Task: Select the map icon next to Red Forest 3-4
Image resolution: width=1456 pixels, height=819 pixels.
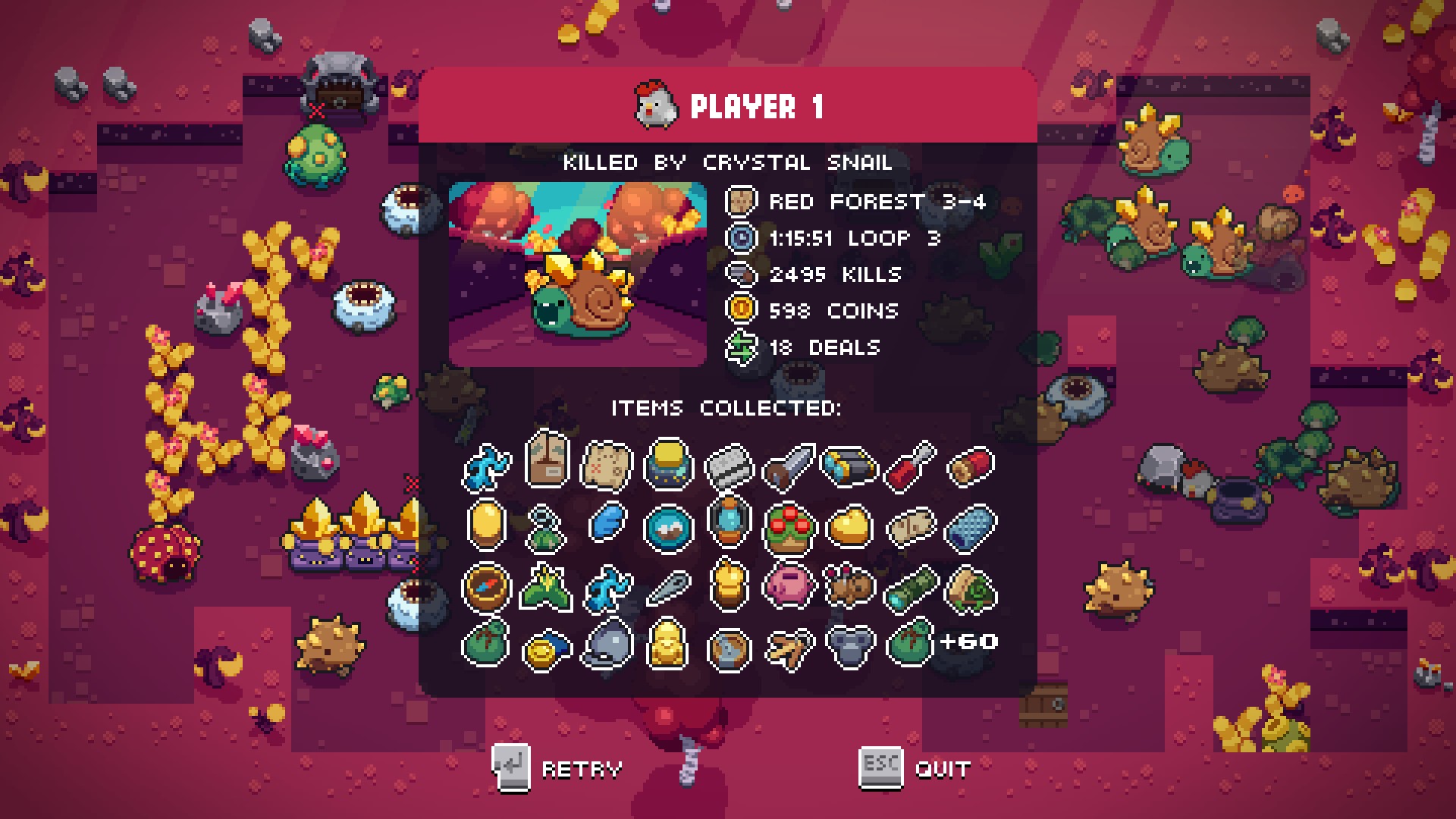Action: tap(742, 202)
